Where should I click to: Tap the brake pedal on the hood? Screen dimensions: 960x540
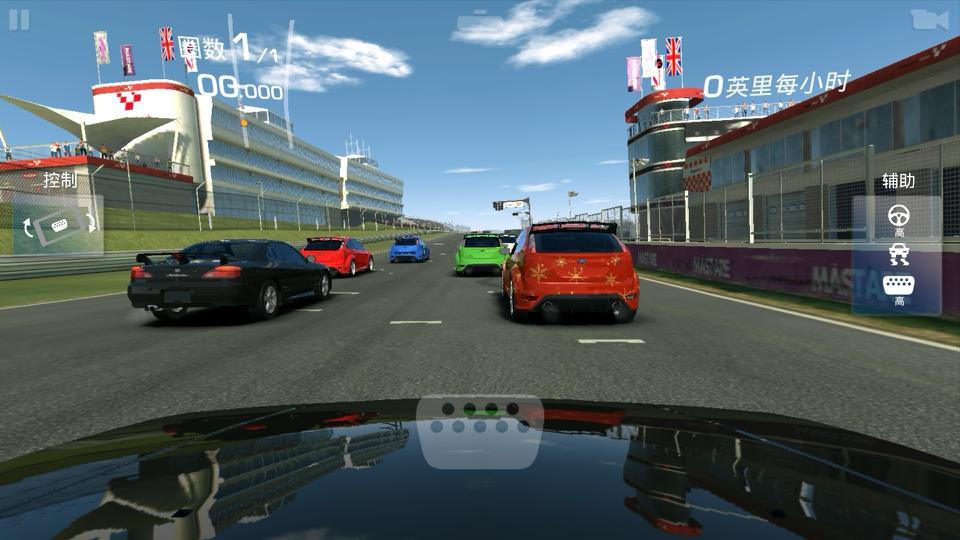pyautogui.click(x=481, y=431)
